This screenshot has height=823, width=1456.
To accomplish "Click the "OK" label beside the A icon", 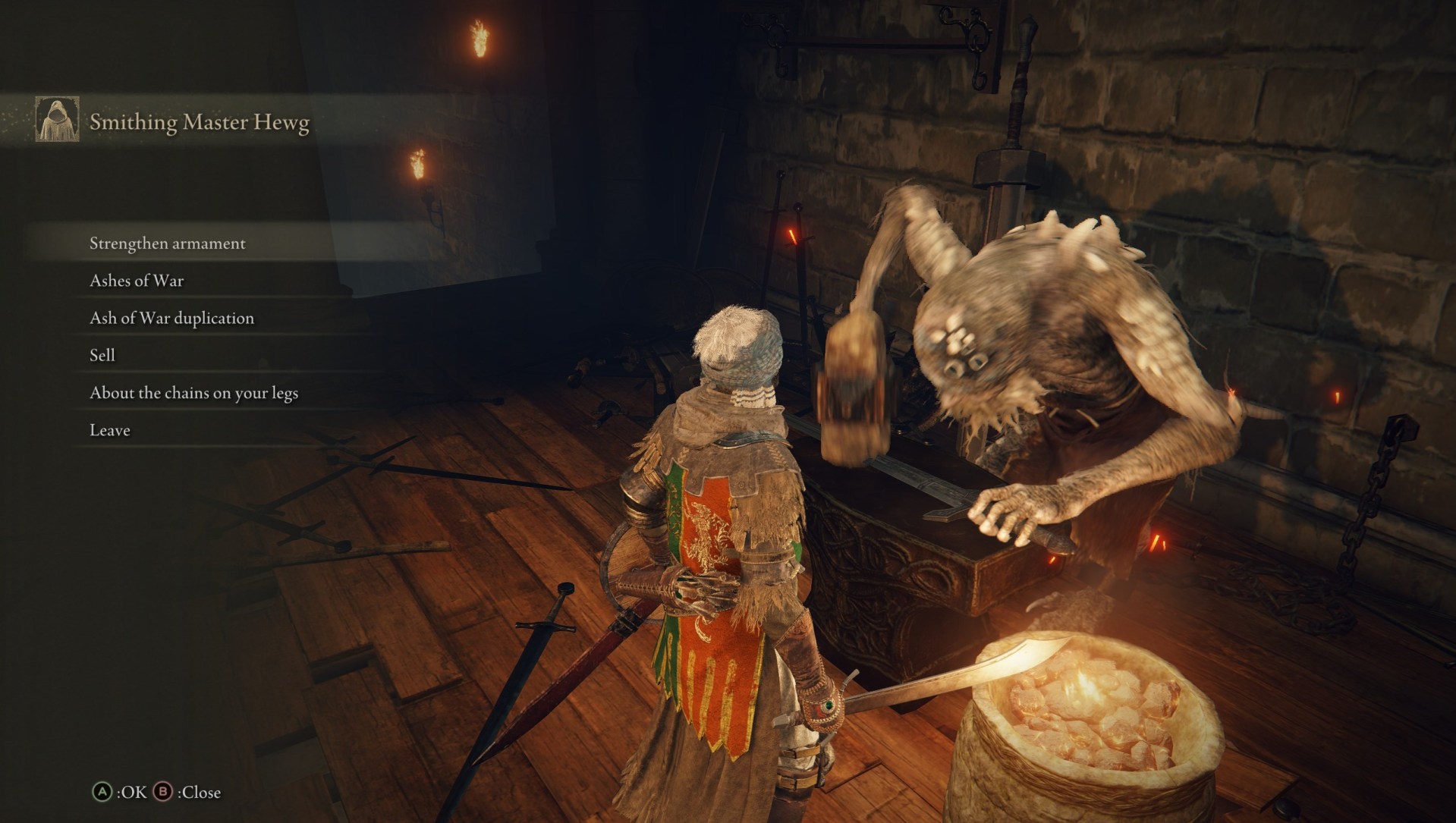I will (134, 792).
